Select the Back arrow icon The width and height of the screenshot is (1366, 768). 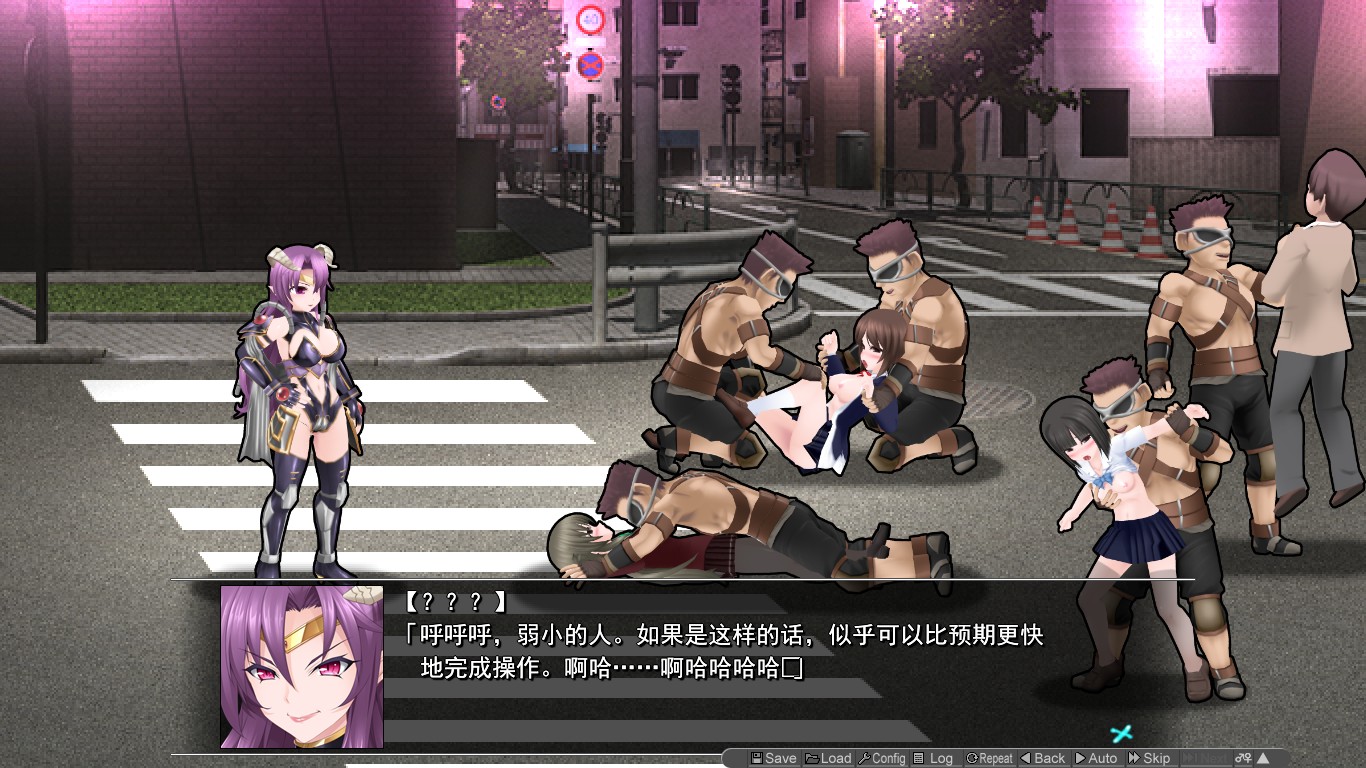(x=1026, y=757)
